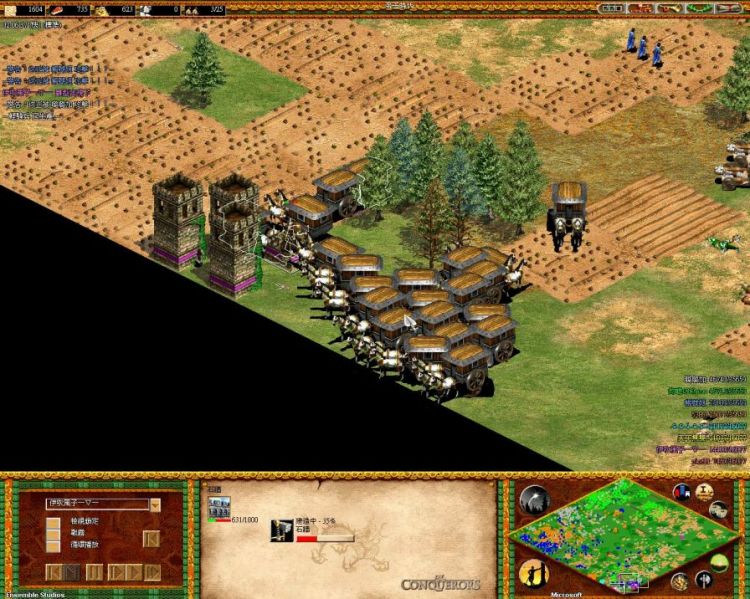This screenshot has width=750, height=599.
Task: Switch minimap to the combat axe mode
Action: 704,578
